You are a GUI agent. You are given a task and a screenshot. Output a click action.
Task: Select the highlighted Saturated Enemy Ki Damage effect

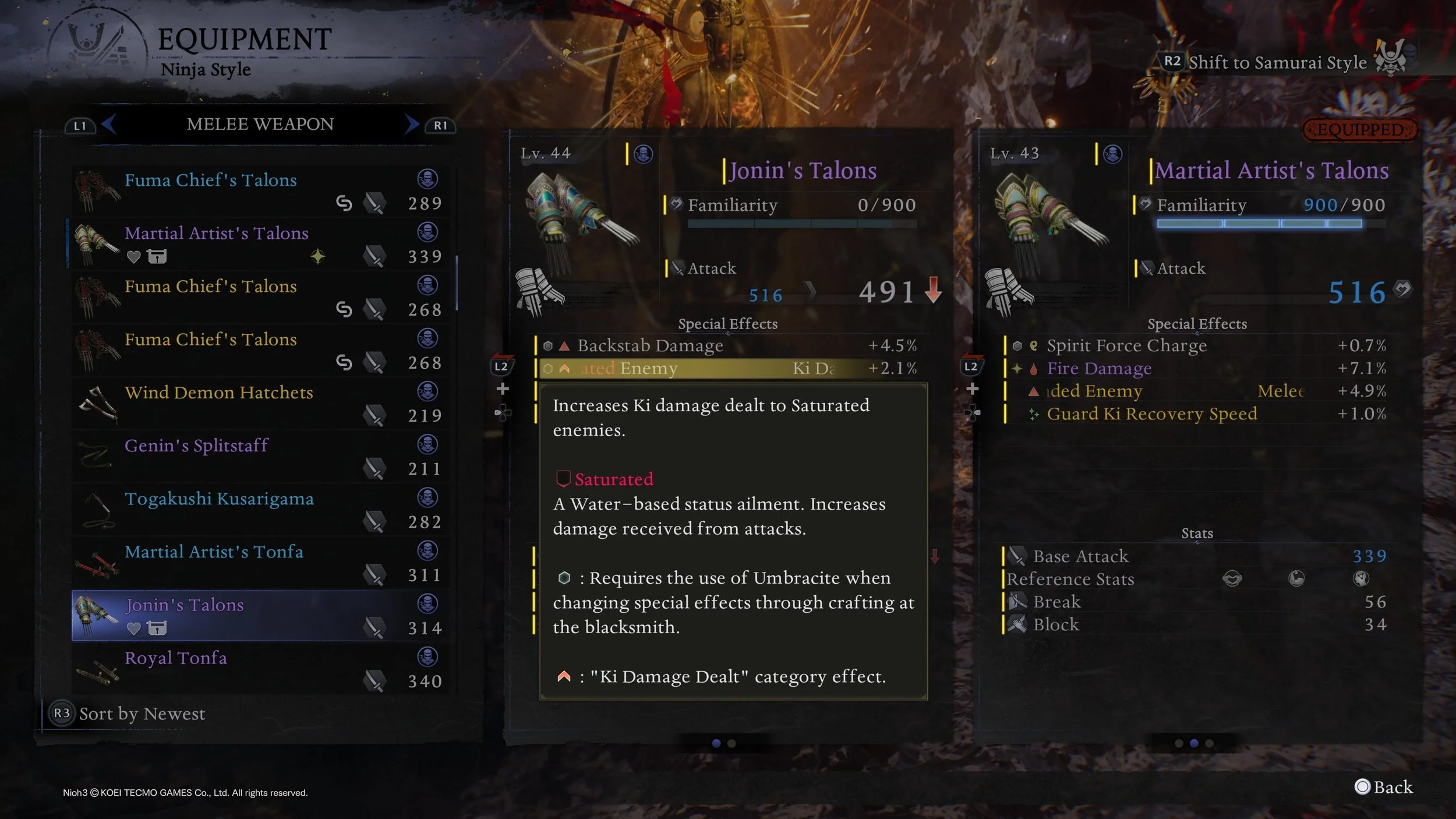click(x=728, y=369)
